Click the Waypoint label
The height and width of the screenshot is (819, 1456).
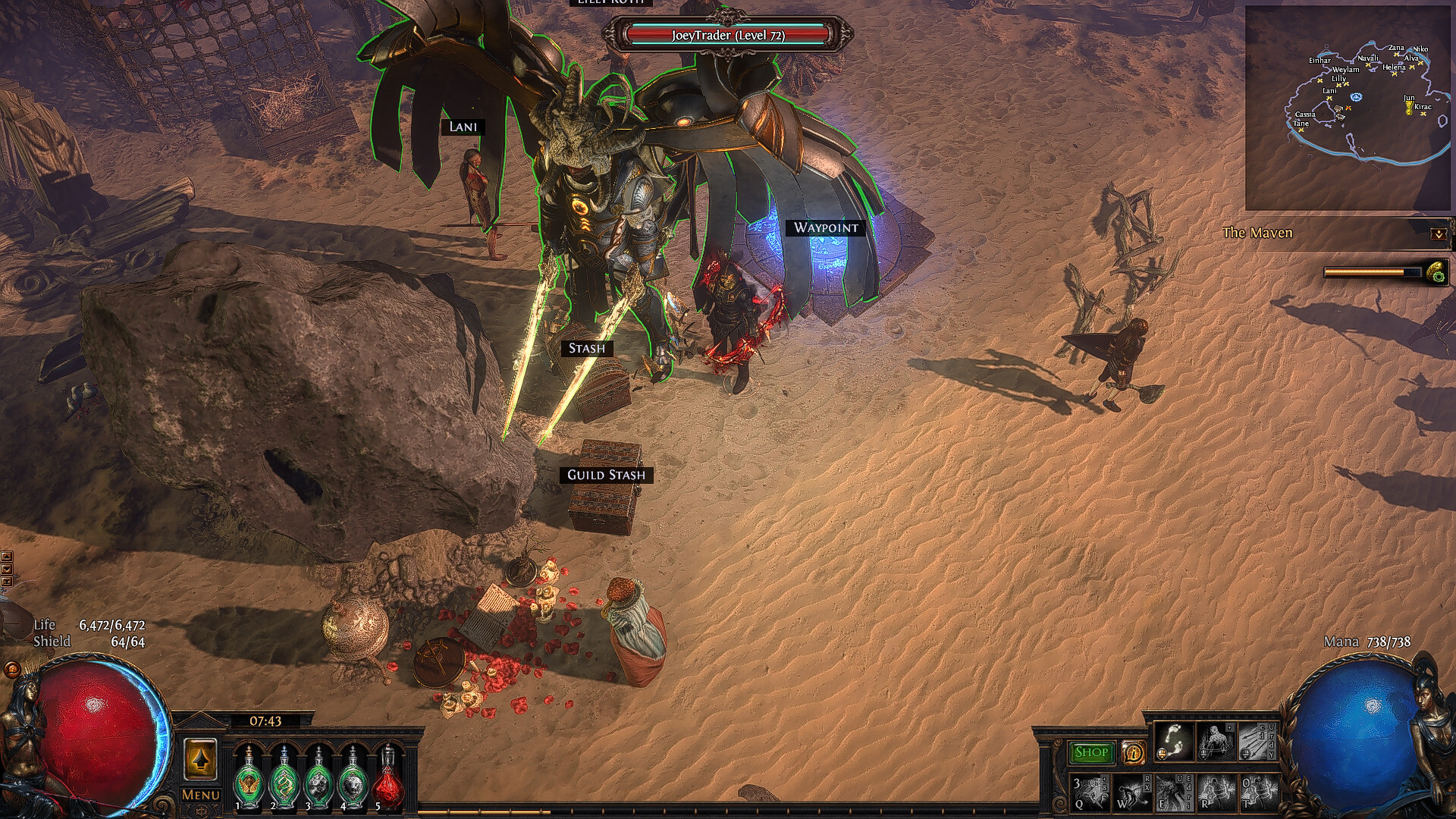826,227
